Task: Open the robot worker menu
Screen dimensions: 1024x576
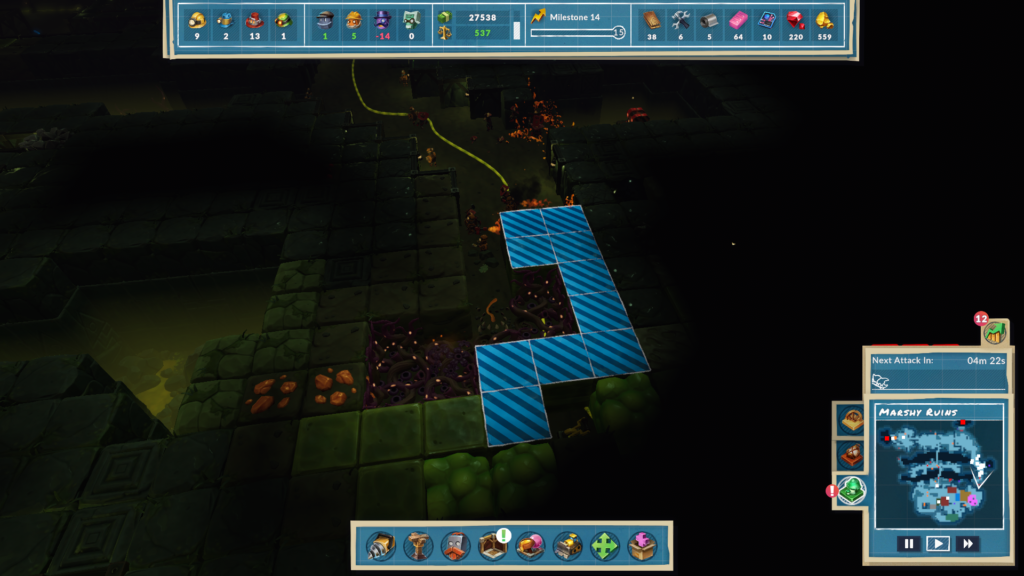Action: 455,546
